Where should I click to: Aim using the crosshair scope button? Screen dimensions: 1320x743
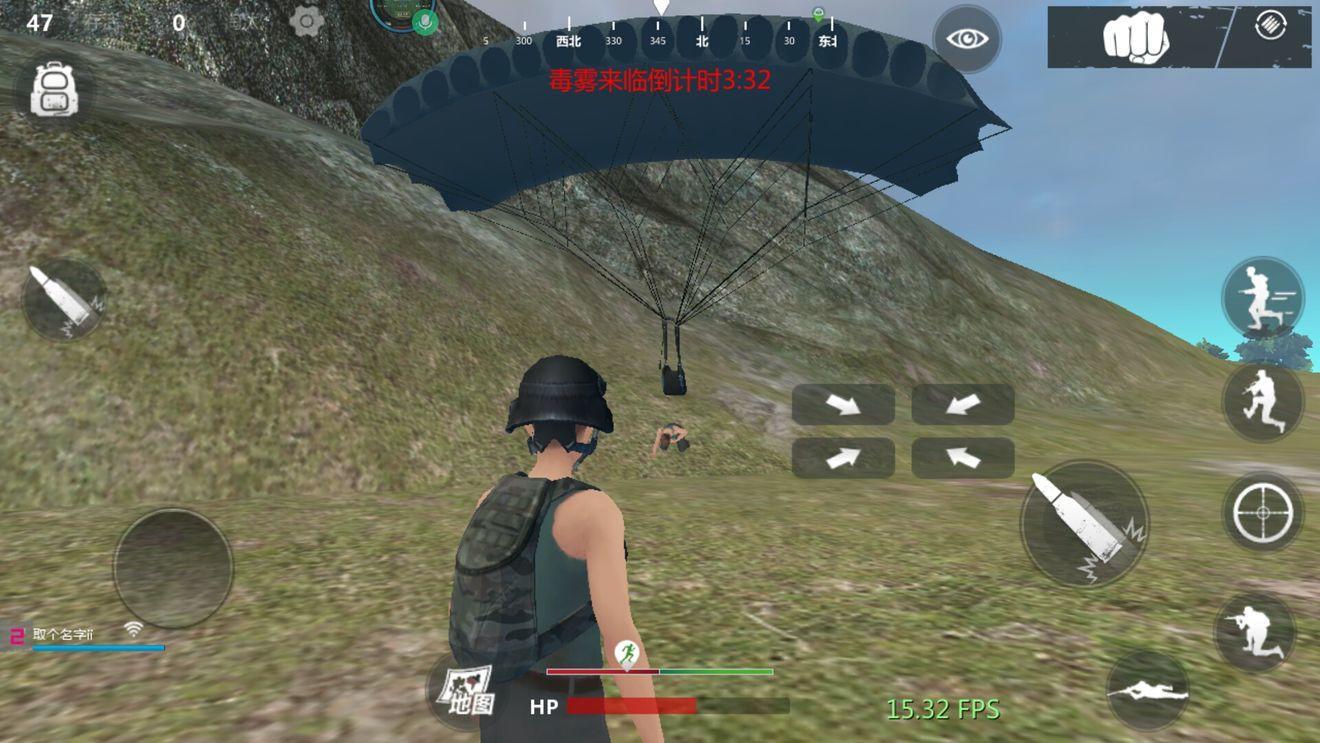pos(1262,512)
